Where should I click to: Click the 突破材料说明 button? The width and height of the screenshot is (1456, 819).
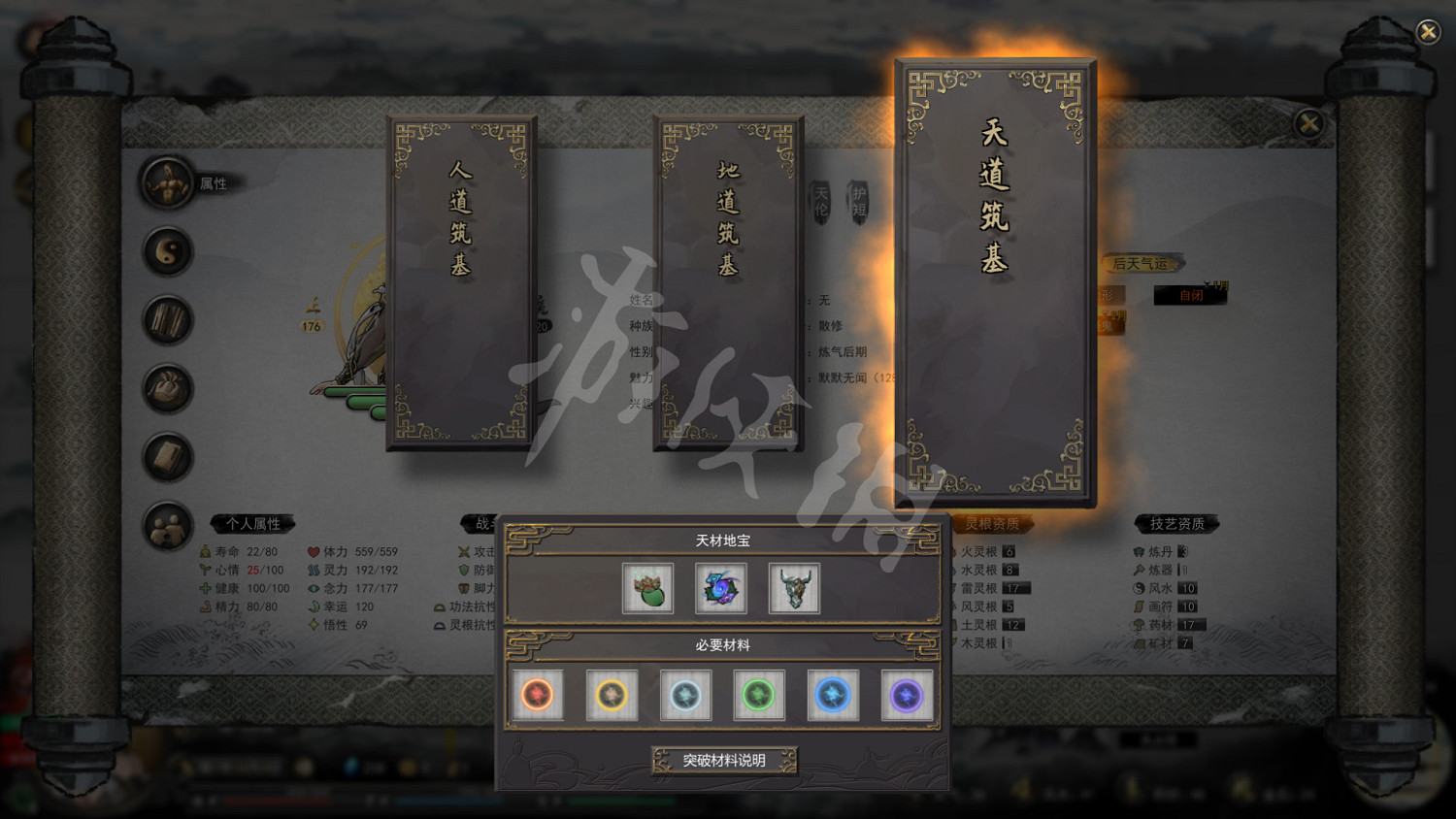pos(724,761)
